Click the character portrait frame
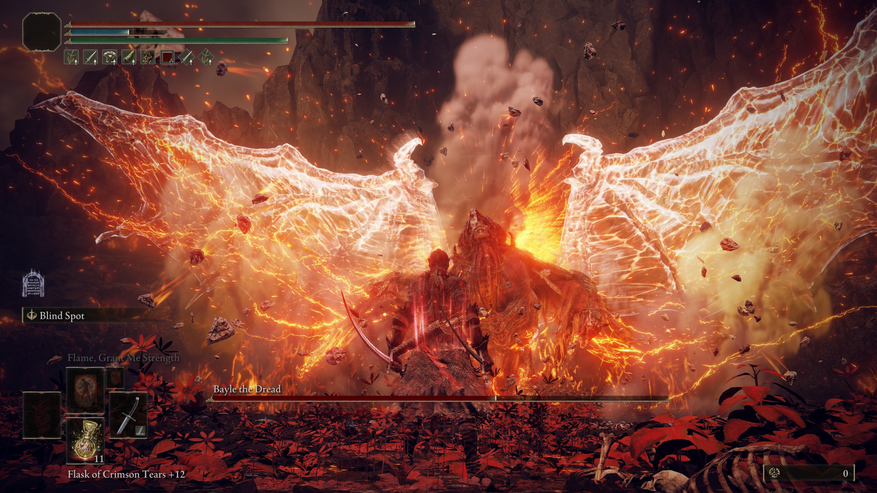877x493 pixels. click(x=42, y=31)
